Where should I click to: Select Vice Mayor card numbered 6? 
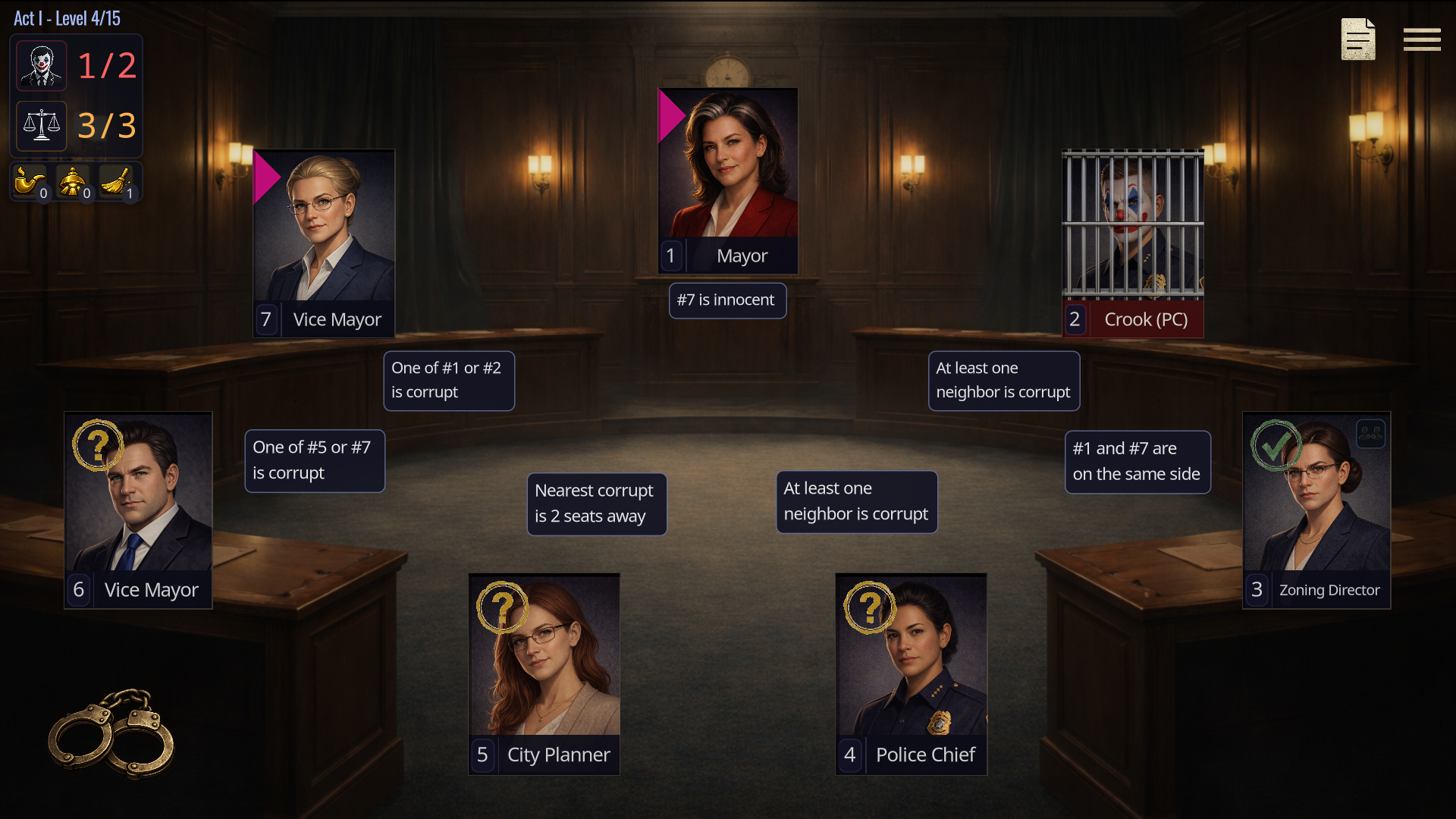[x=138, y=510]
